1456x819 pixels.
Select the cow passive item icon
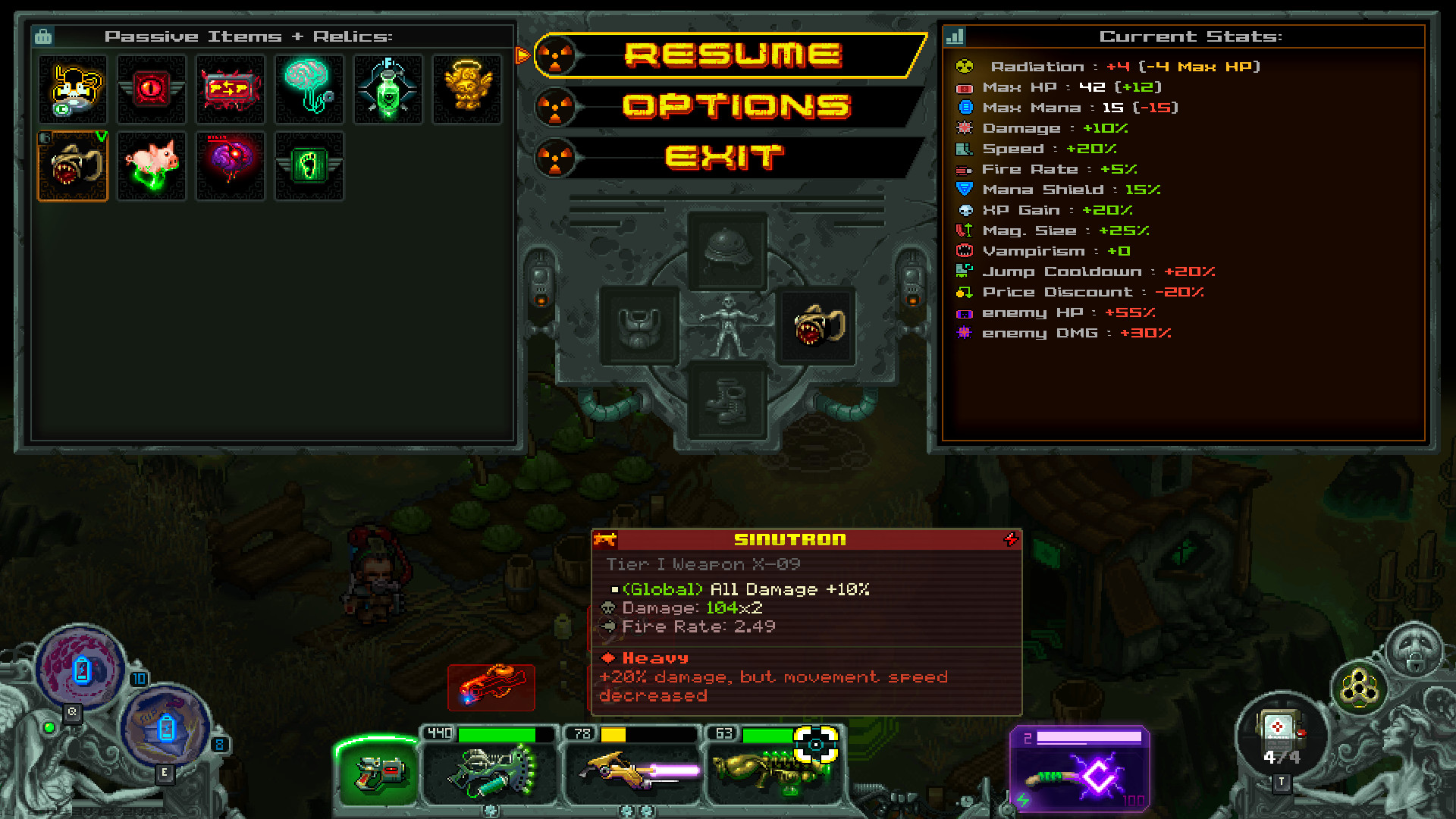point(73,89)
